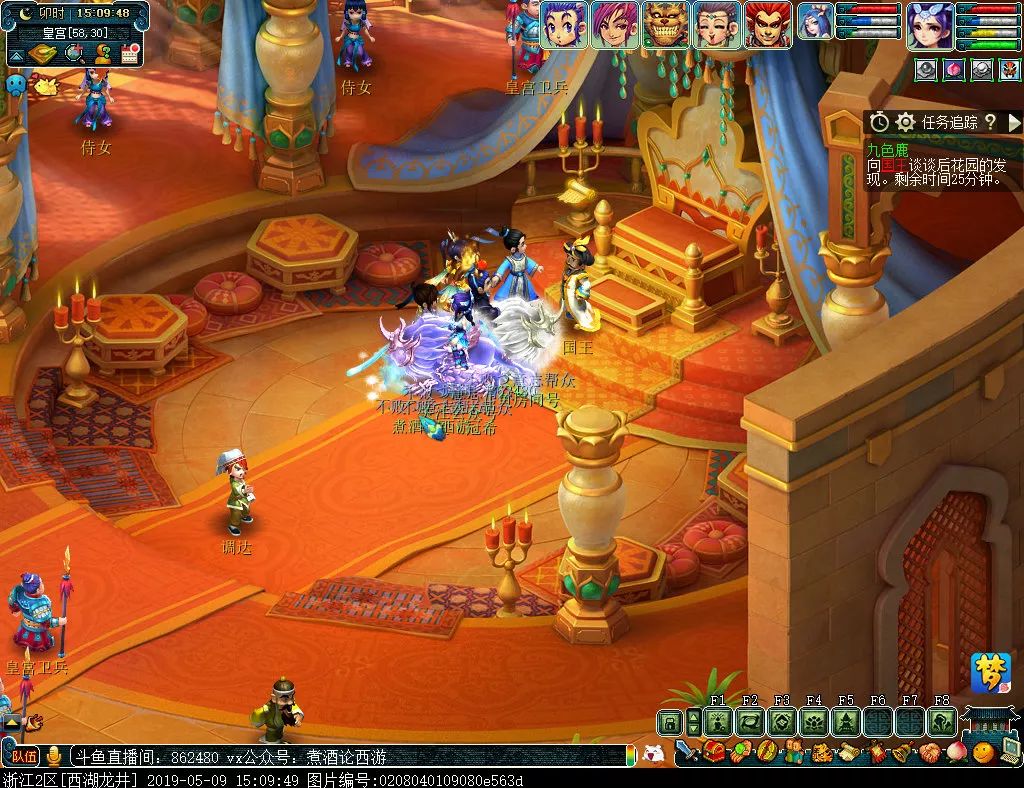Screen dimensions: 1024x788
Task: Open the golden mini-map tile icon
Action: tap(44, 54)
